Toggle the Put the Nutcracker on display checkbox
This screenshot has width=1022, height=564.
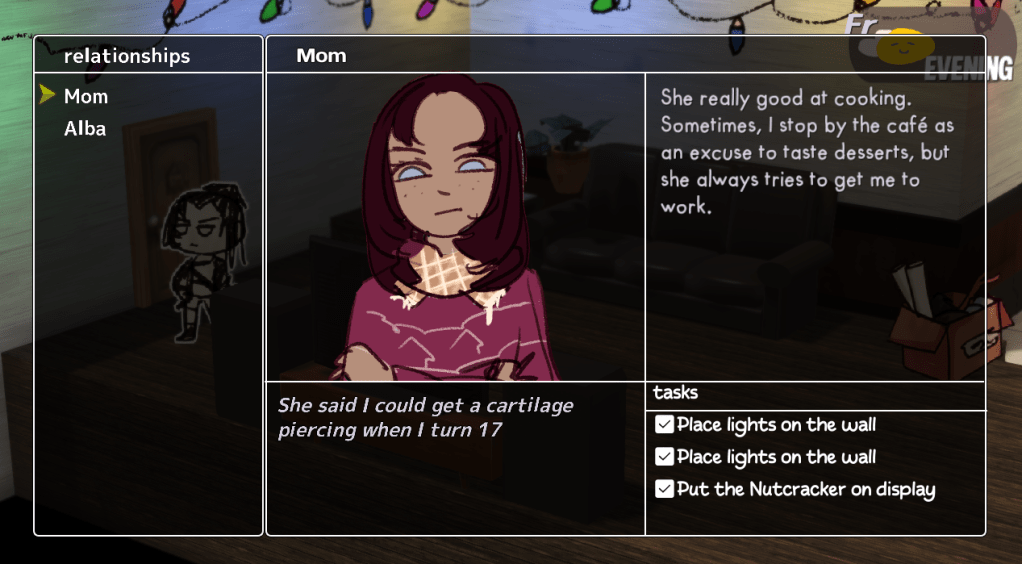click(x=665, y=489)
